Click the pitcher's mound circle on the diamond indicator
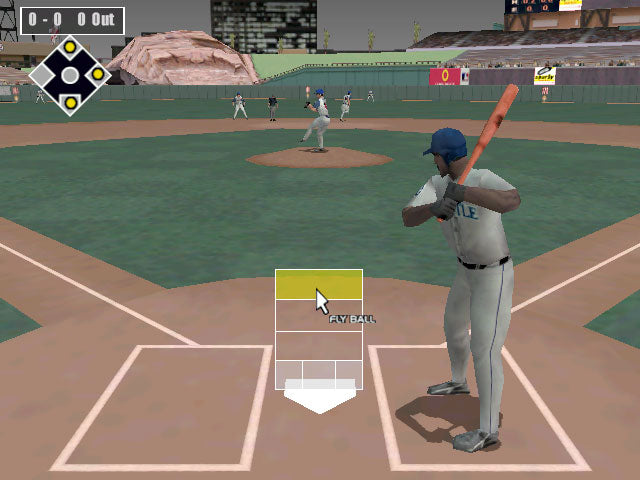 pos(70,74)
